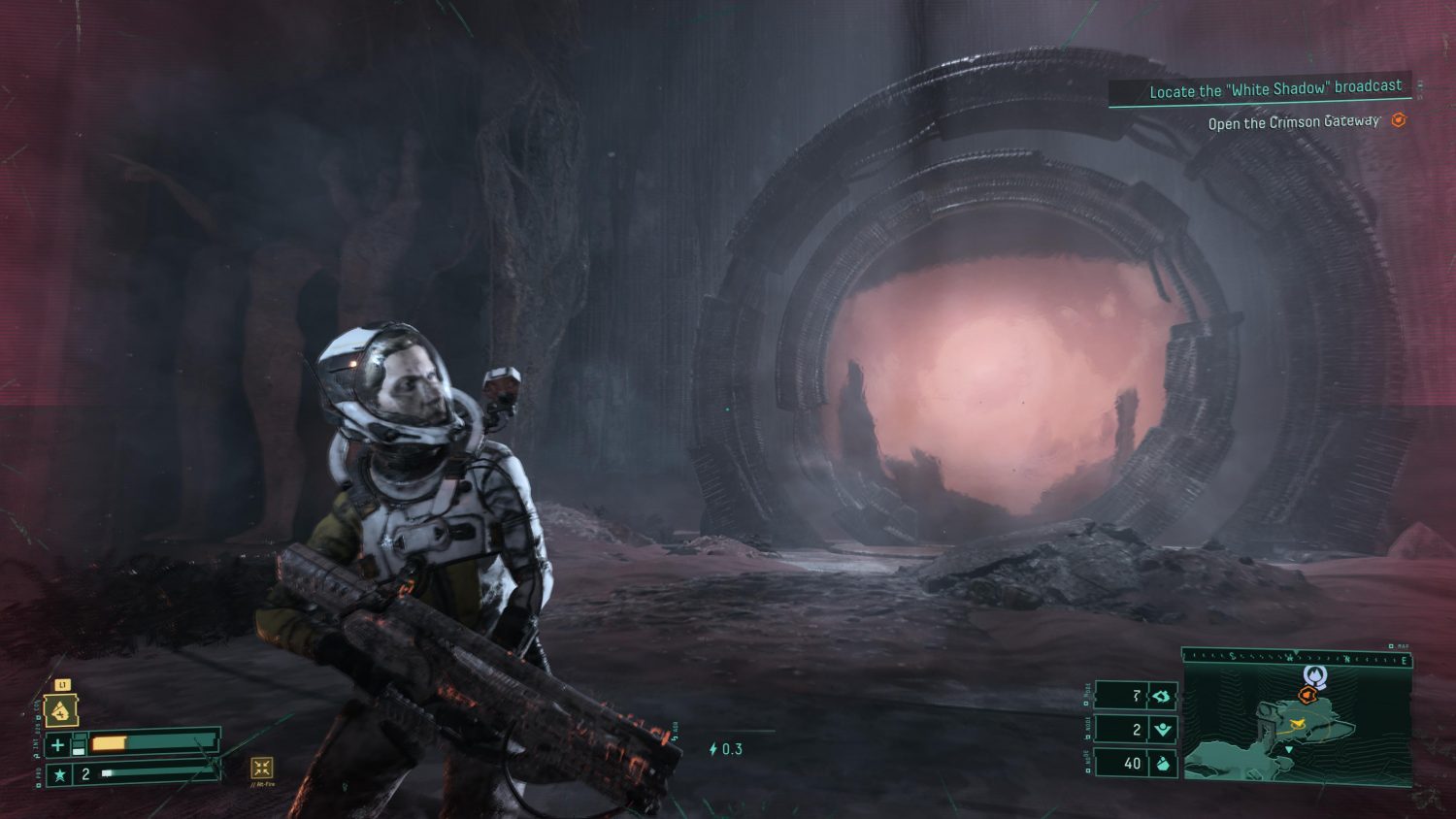The height and width of the screenshot is (819, 1456).
Task: Select the orange objective marker on the minimap
Action: tap(1307, 695)
